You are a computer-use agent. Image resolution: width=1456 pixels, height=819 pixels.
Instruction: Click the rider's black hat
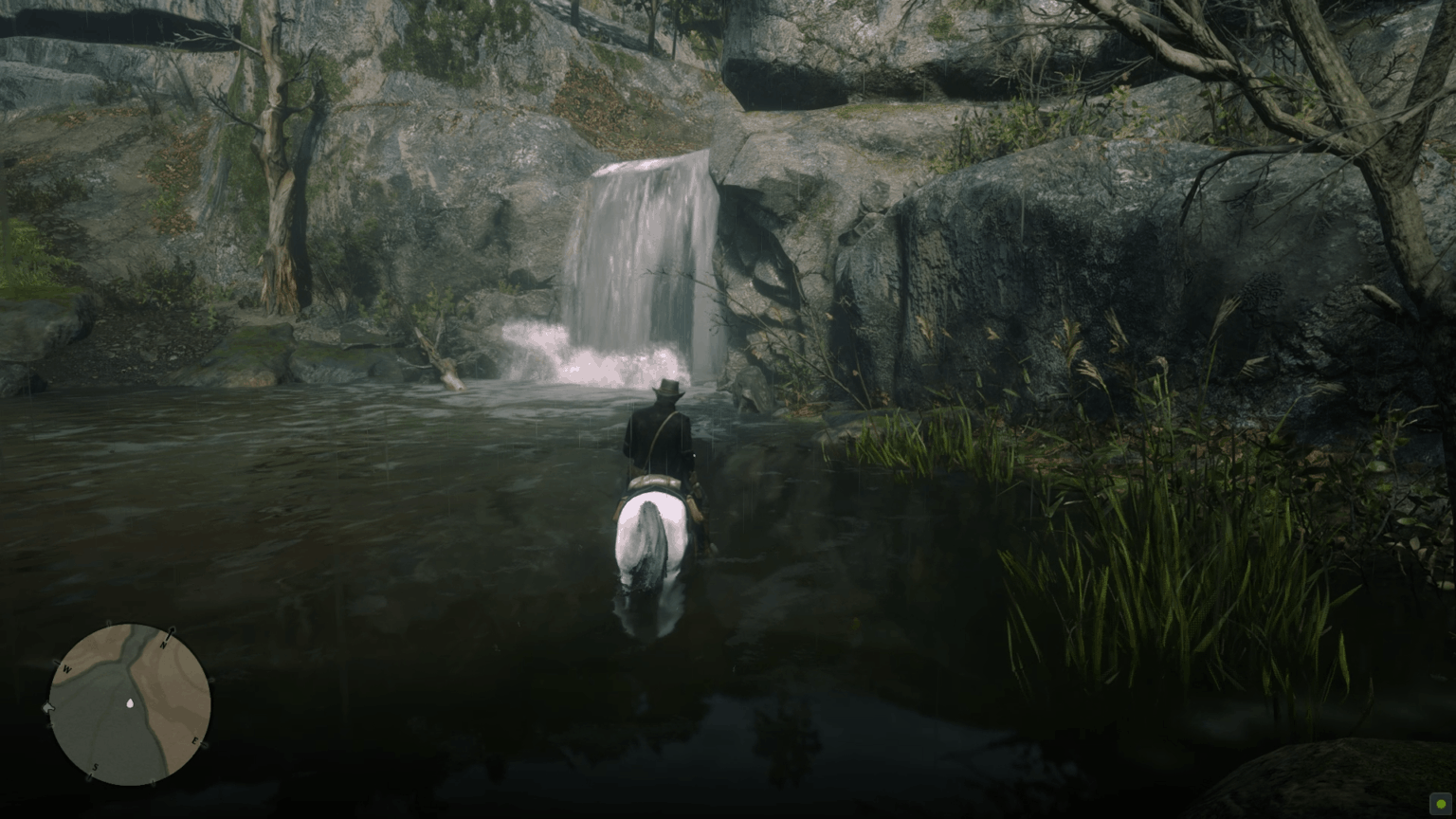click(665, 389)
